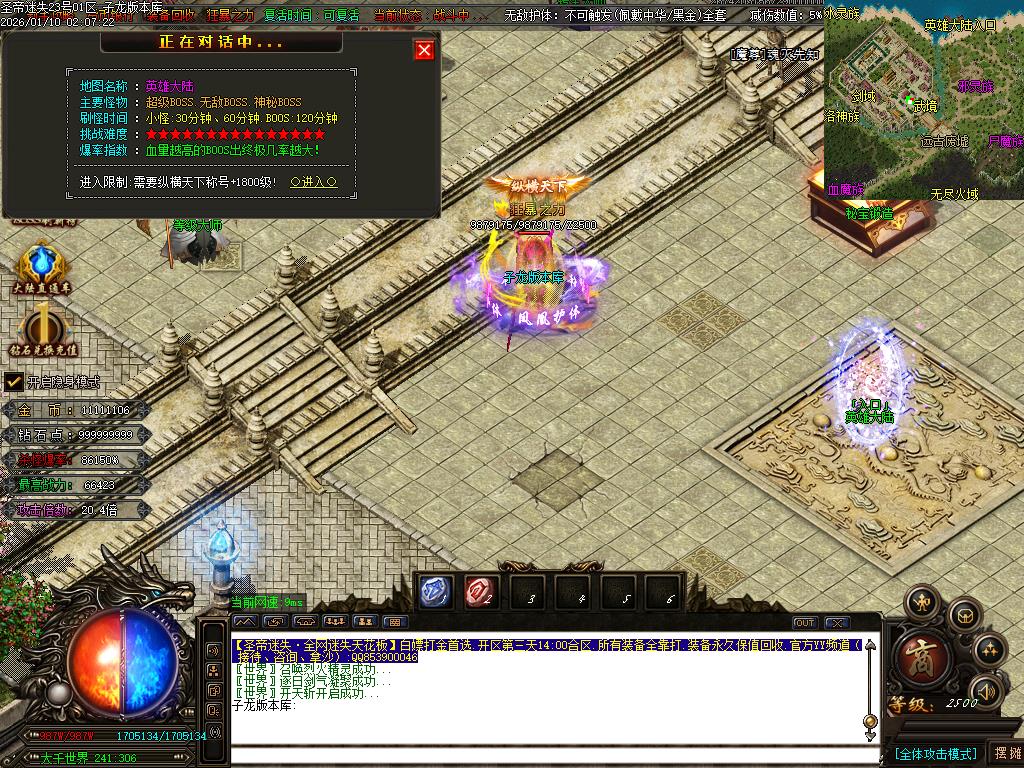Click the 进入 link to enter 英雄大陆

coord(313,183)
